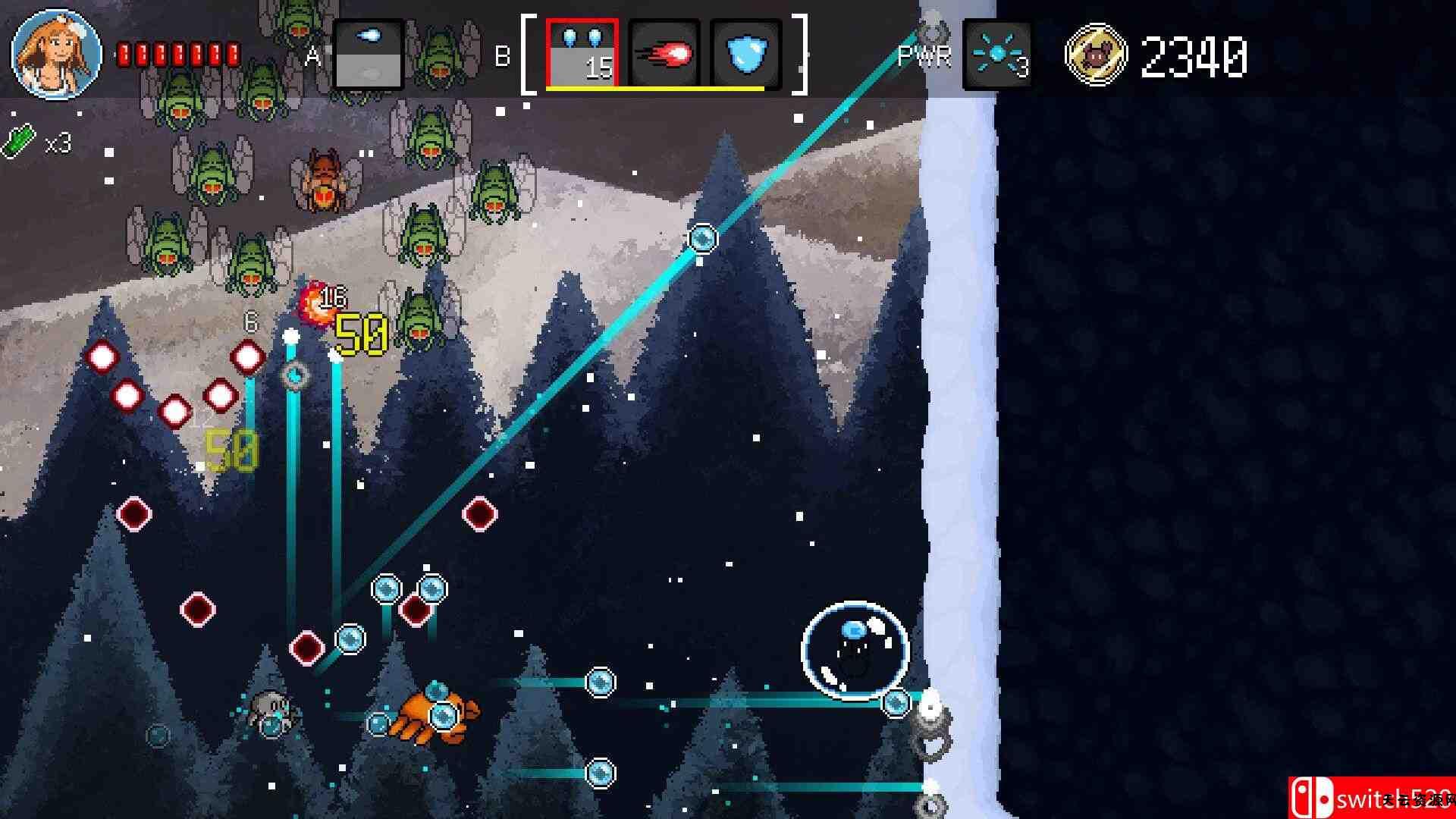1456x819 pixels.
Task: Click the green bamboo item icon
Action: point(20,141)
